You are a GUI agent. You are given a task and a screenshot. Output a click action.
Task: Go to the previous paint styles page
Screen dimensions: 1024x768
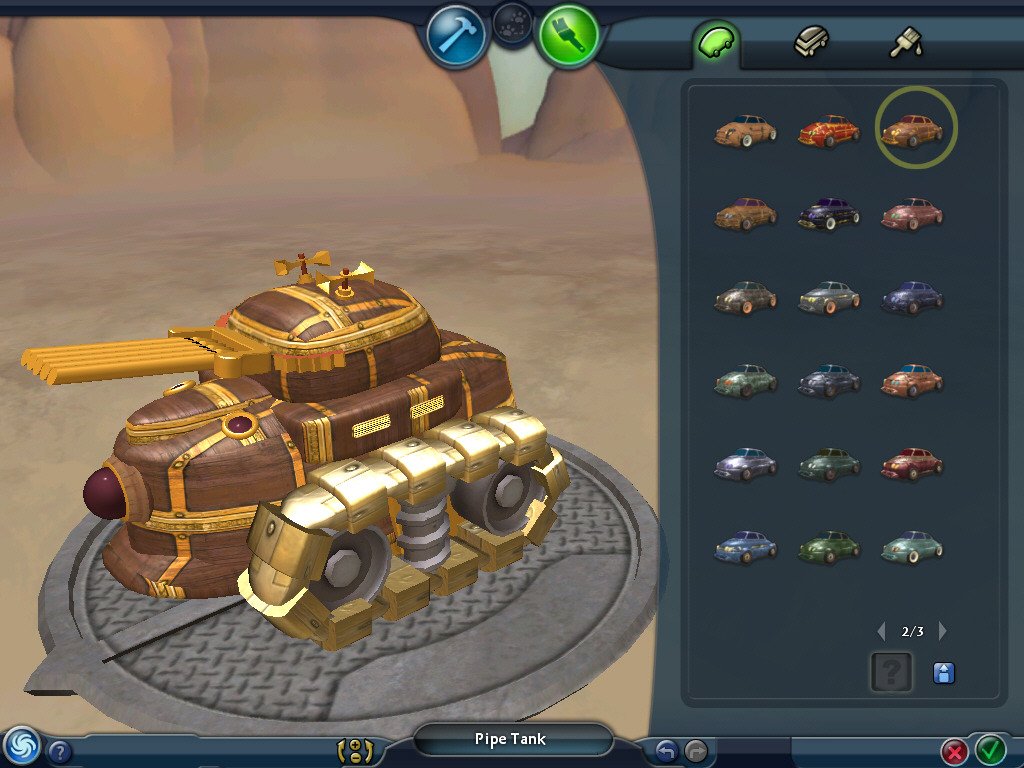[881, 631]
